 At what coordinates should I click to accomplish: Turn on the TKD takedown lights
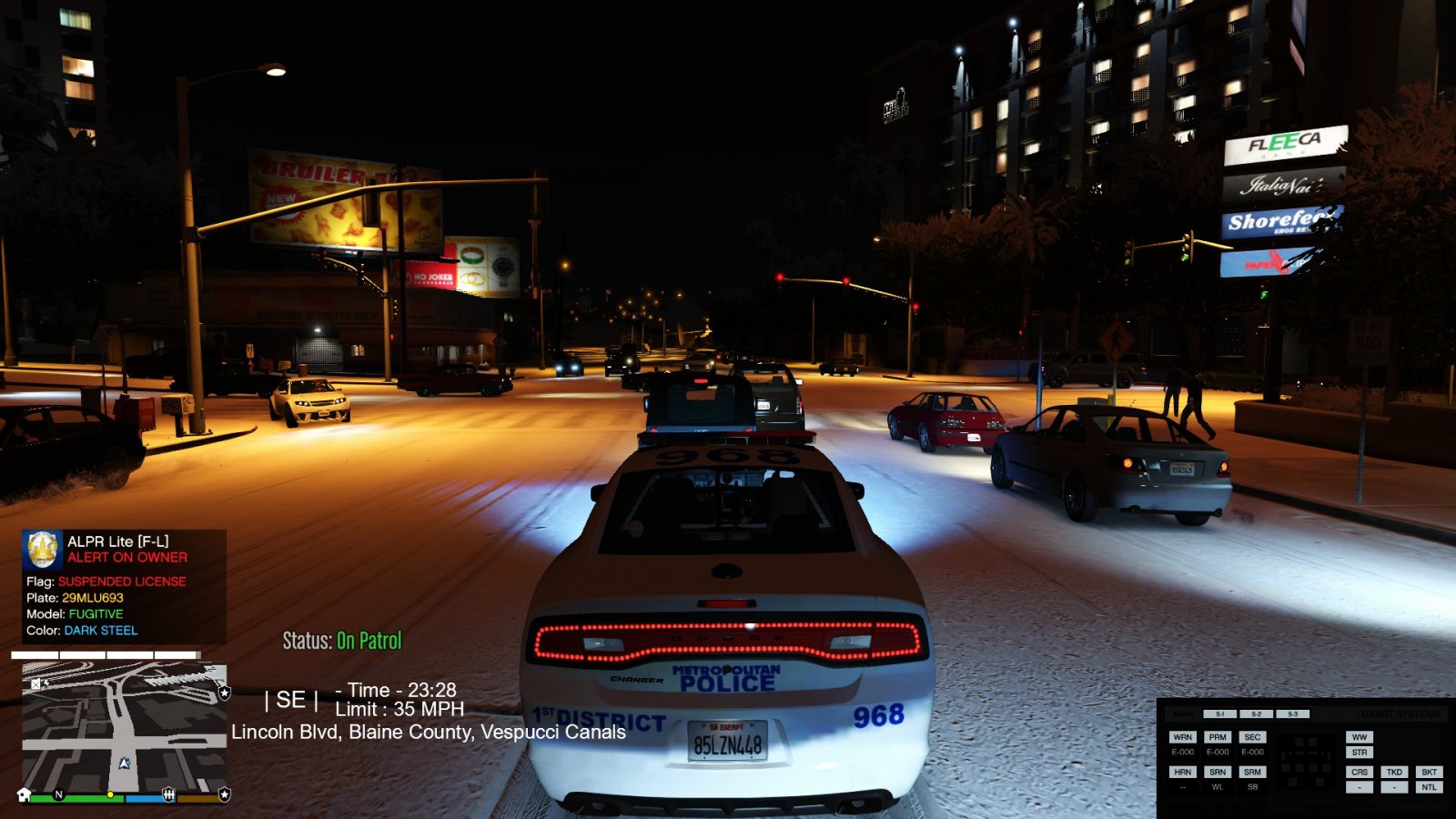tap(1394, 772)
